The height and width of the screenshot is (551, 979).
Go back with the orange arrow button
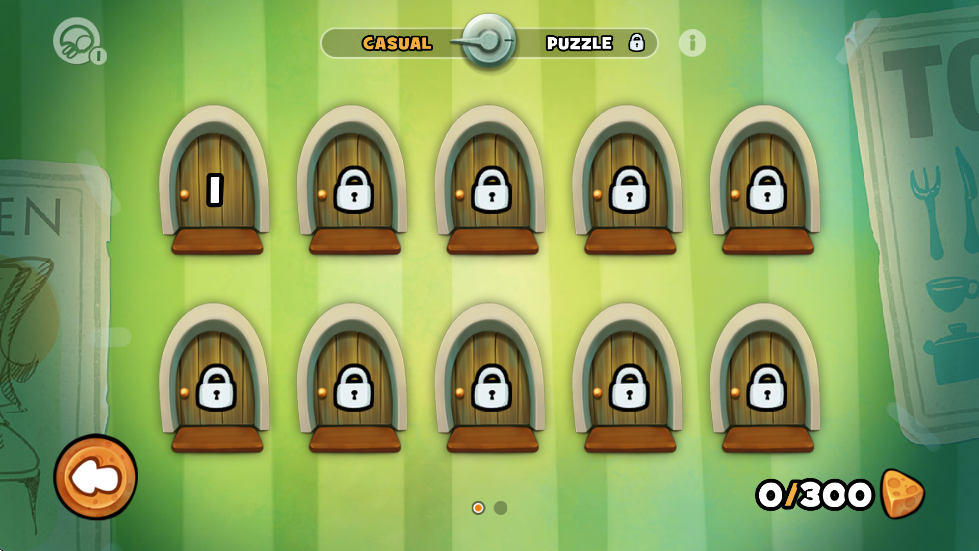[96, 477]
